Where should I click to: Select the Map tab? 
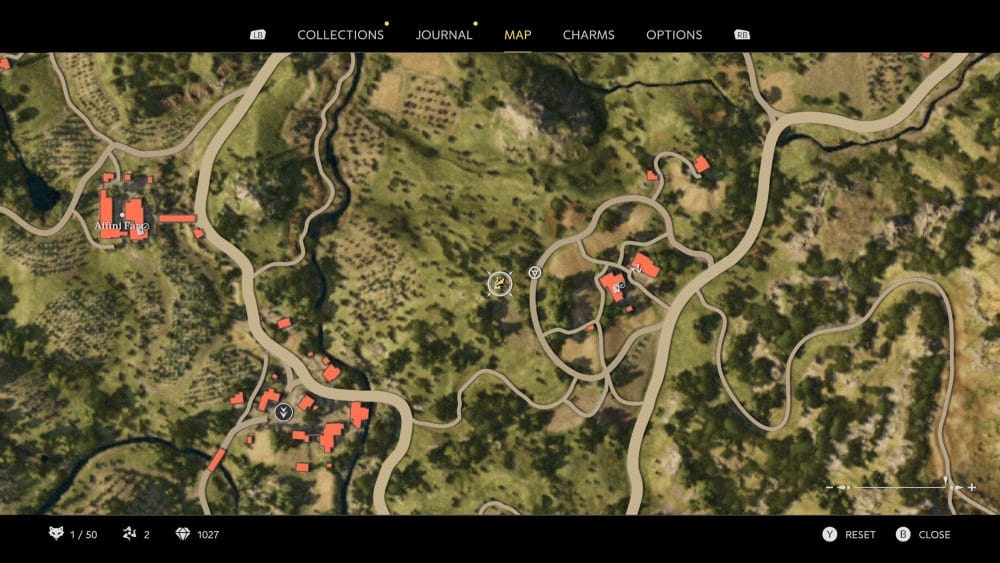(x=518, y=35)
